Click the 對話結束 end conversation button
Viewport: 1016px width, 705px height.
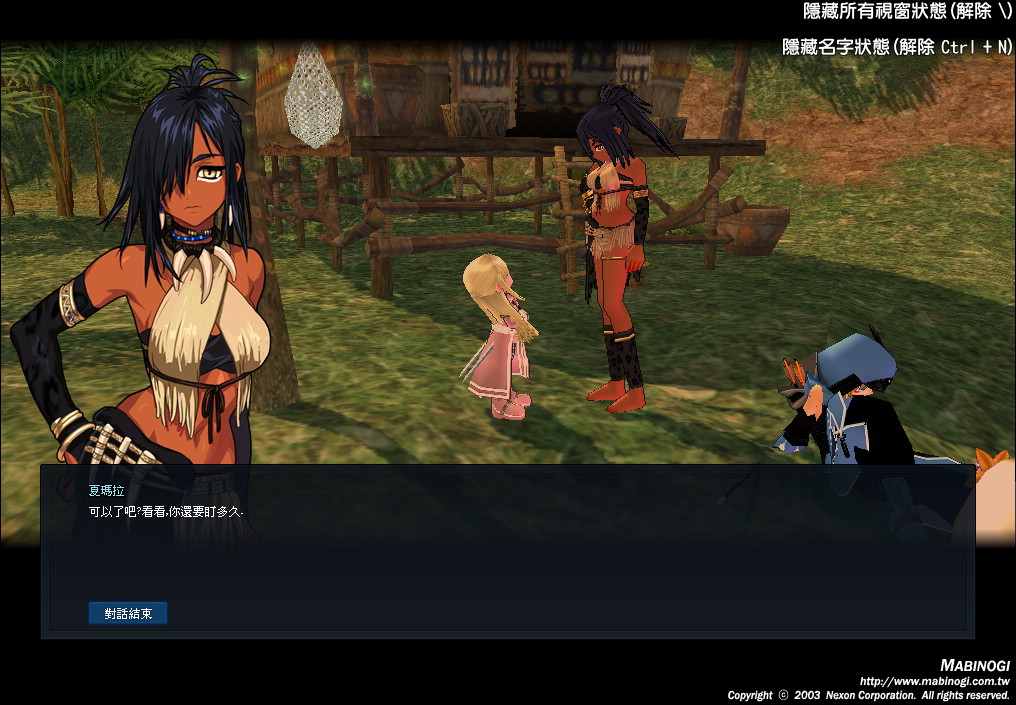click(x=128, y=613)
